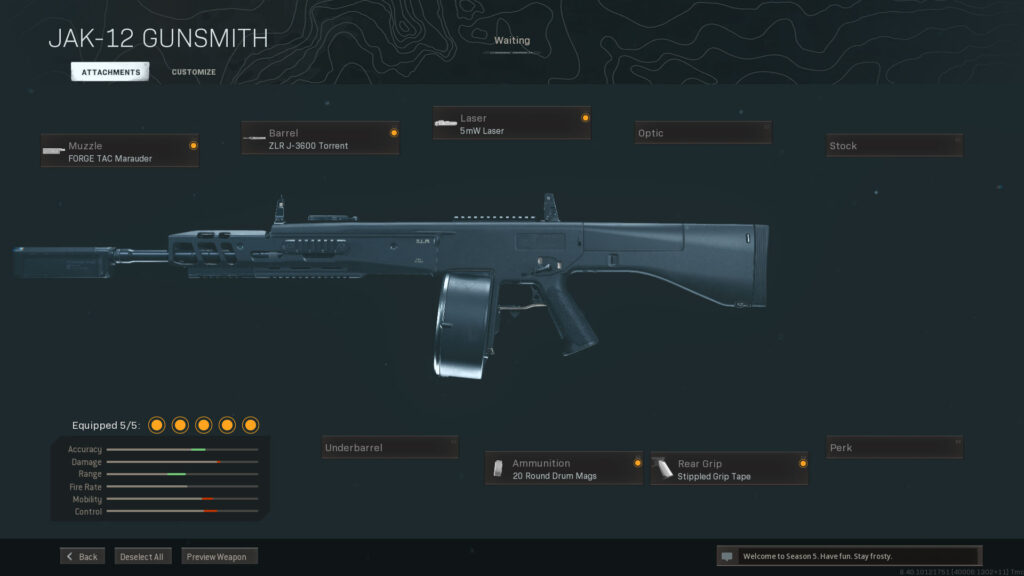Open the Underbarrel attachment slot
Viewport: 1024px width, 576px height.
coord(390,448)
